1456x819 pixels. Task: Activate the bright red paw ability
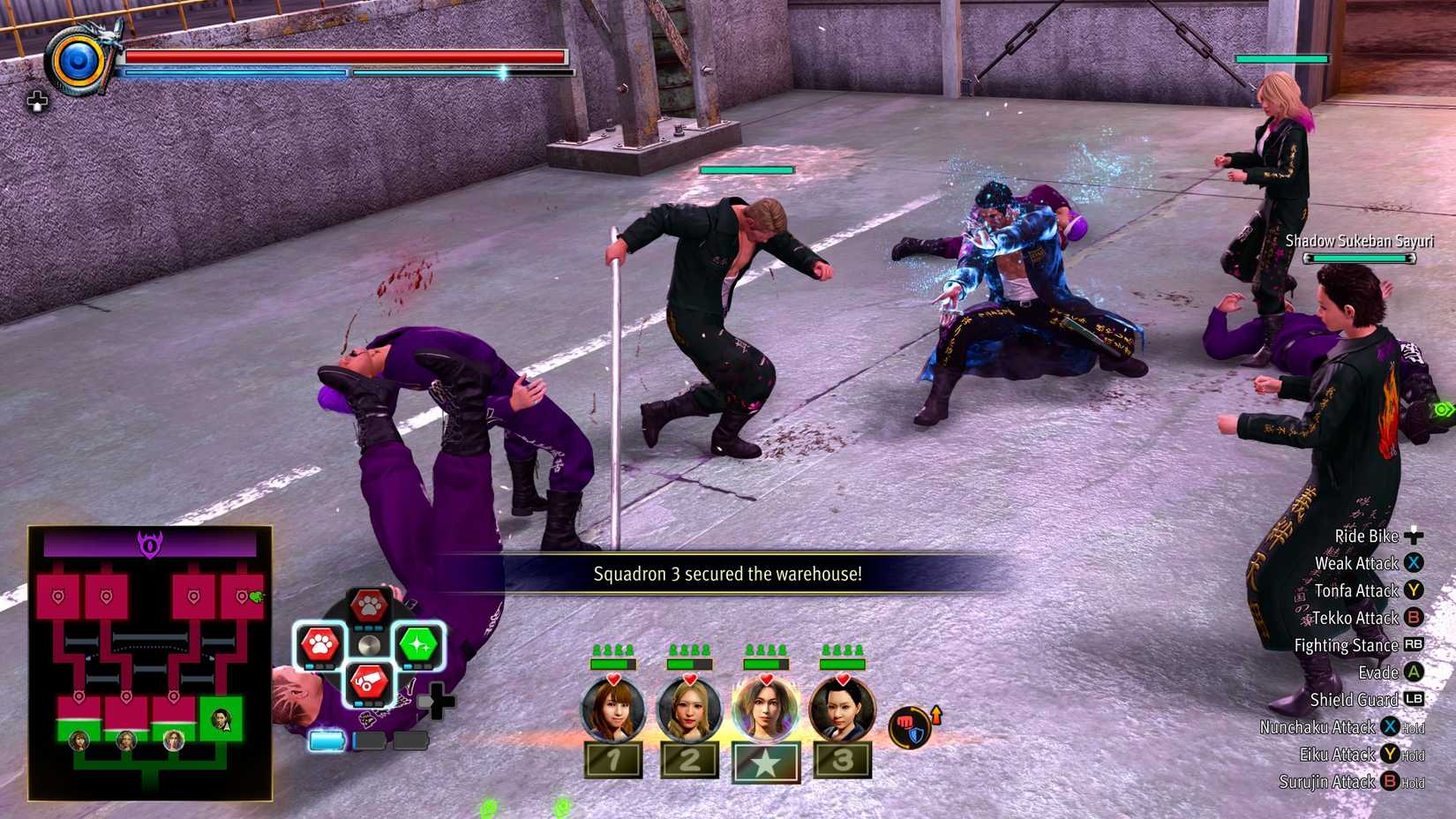point(319,645)
